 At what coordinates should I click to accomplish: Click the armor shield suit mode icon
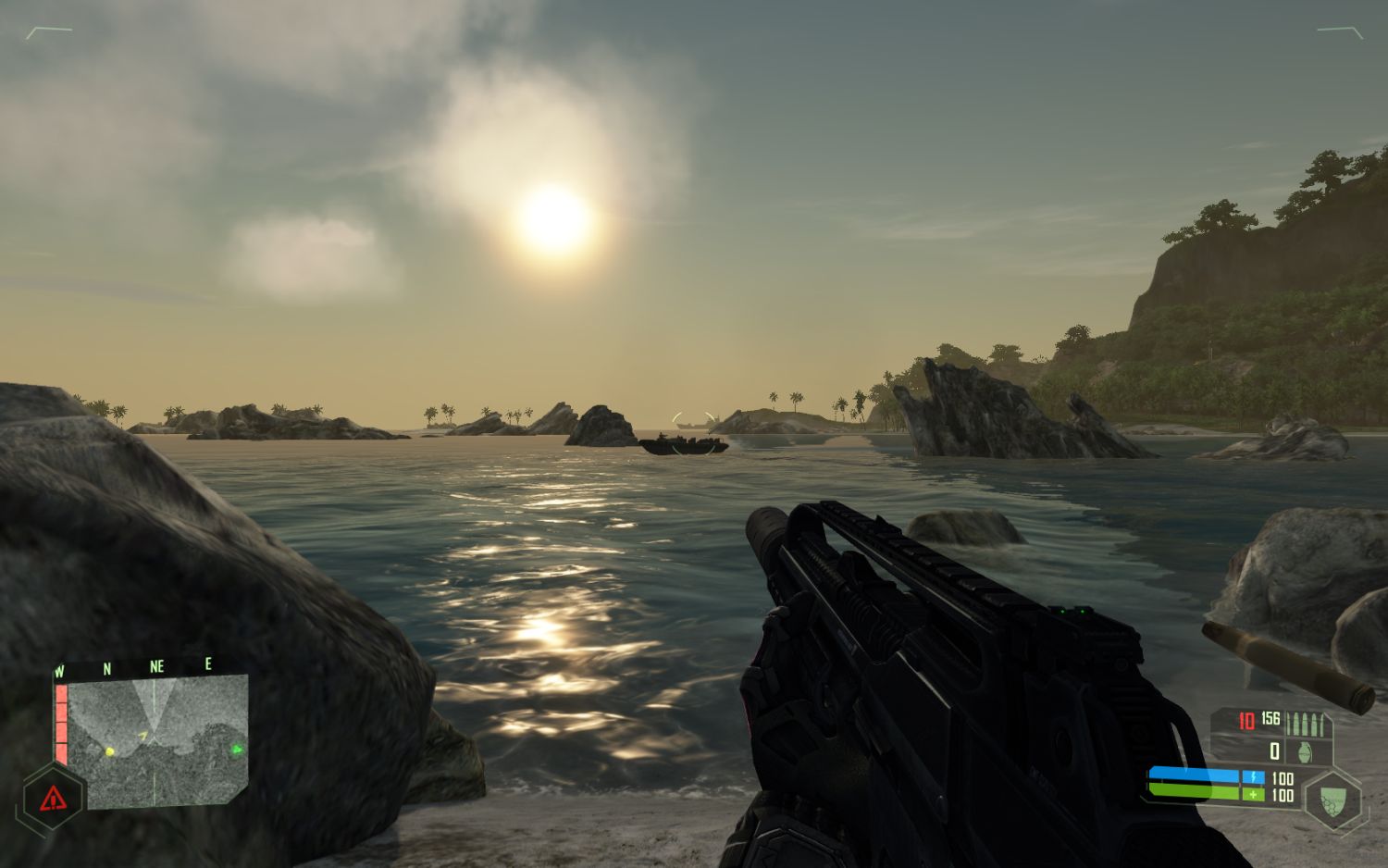[1331, 799]
